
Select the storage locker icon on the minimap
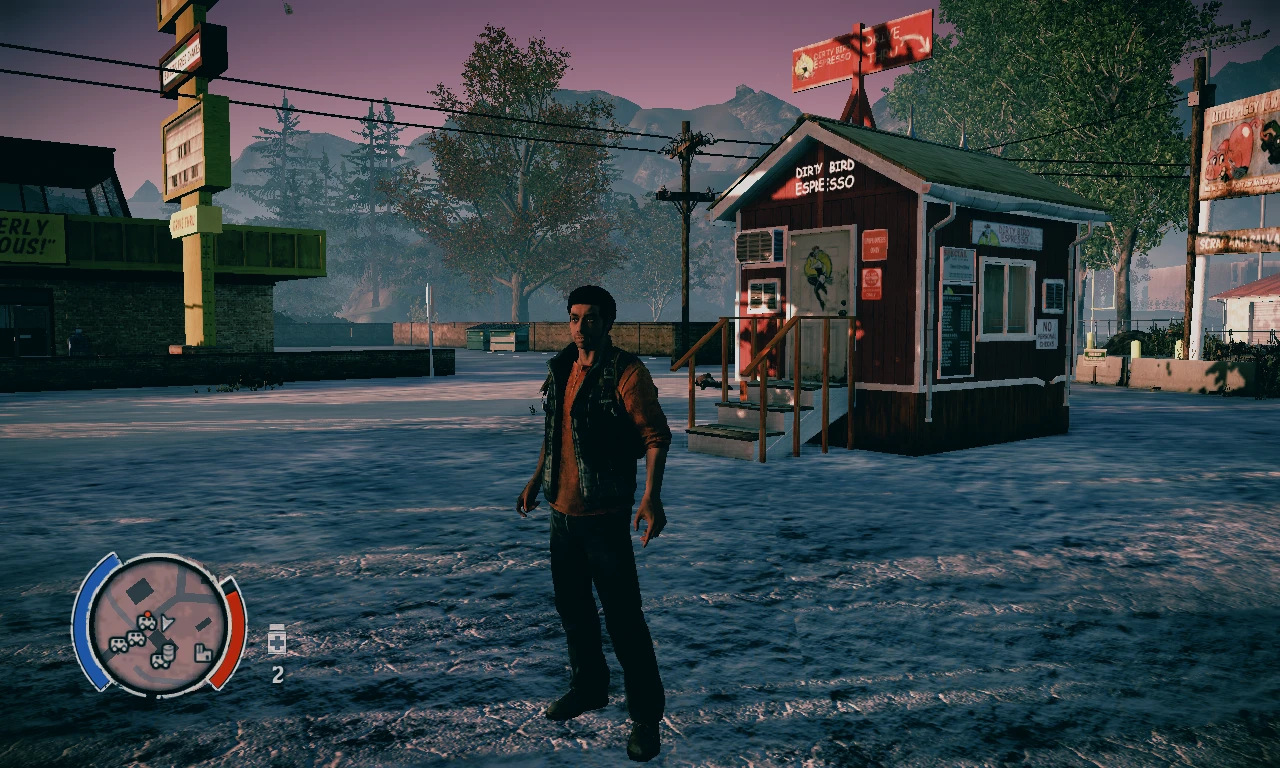pos(203,653)
